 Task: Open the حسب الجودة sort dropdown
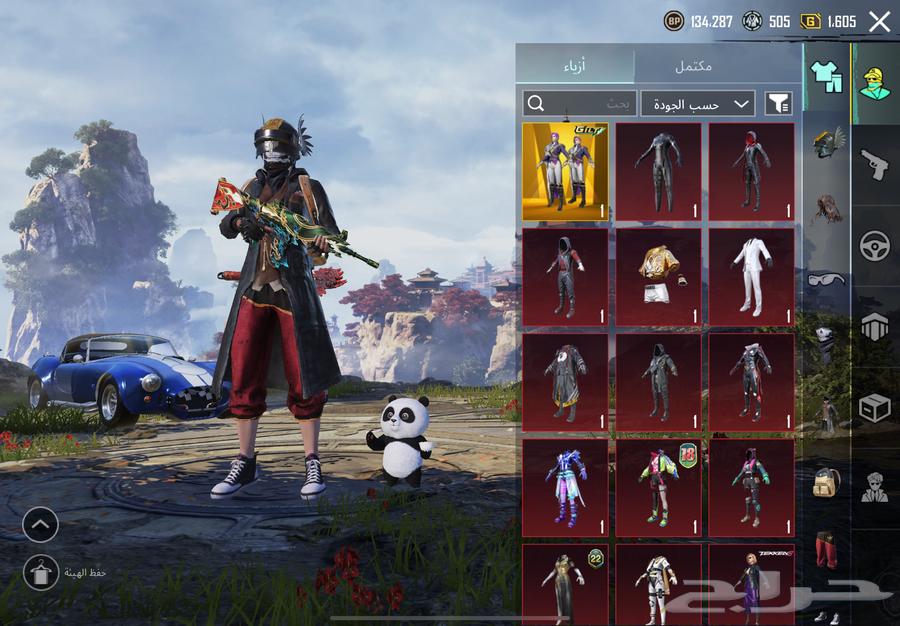(x=698, y=103)
